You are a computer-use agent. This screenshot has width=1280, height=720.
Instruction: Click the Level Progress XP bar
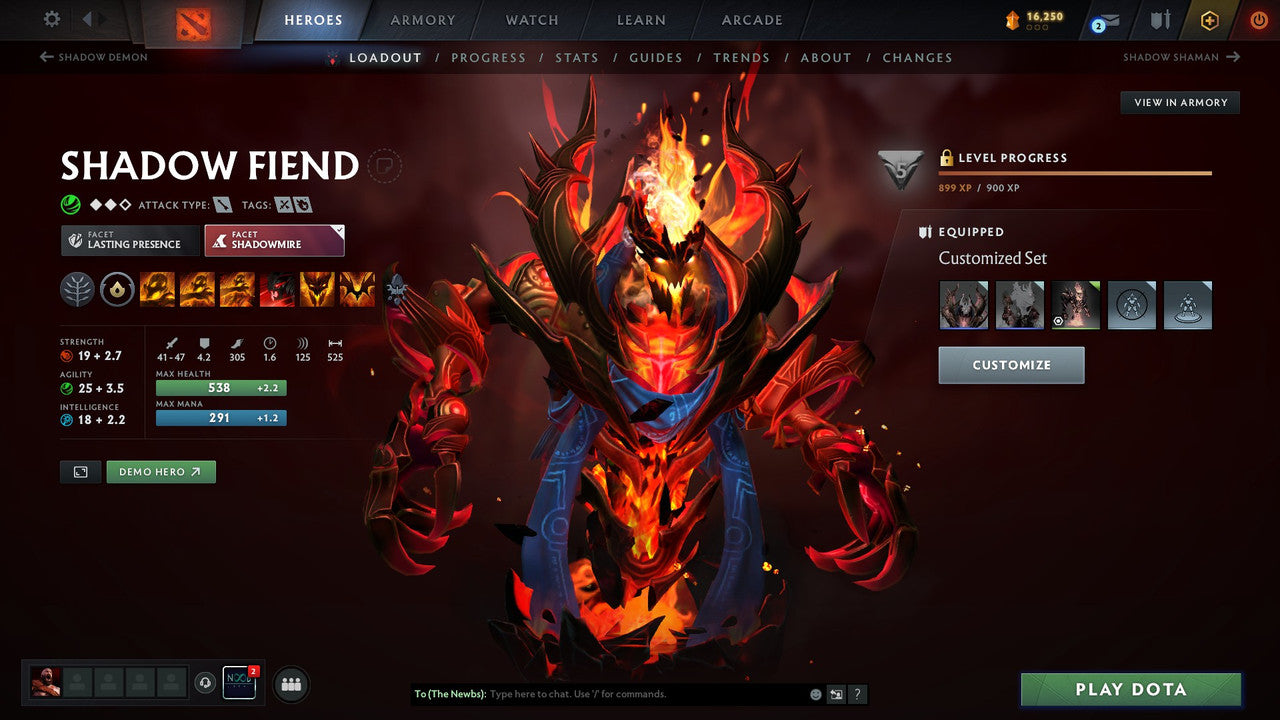tap(1075, 172)
